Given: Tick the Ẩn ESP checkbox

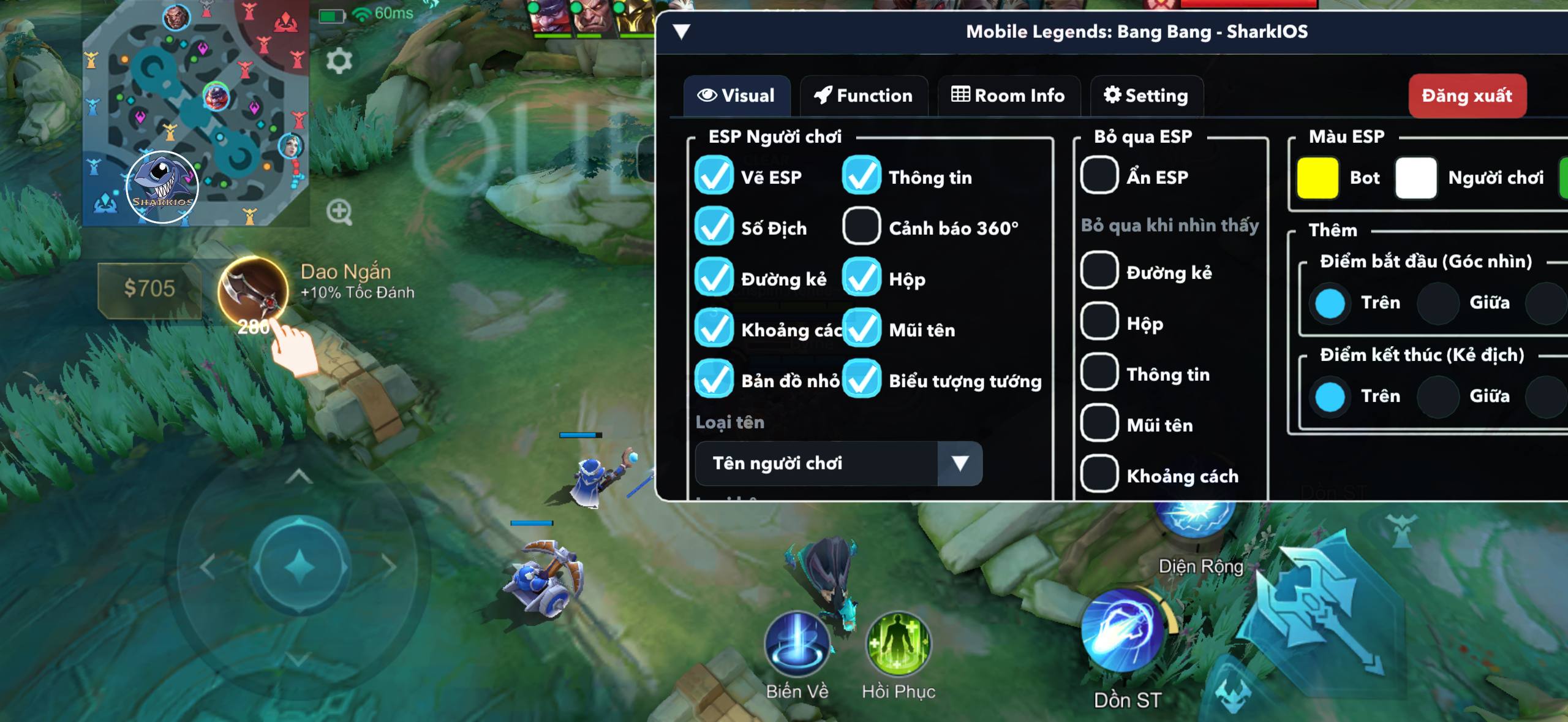Looking at the screenshot, I should 1099,176.
